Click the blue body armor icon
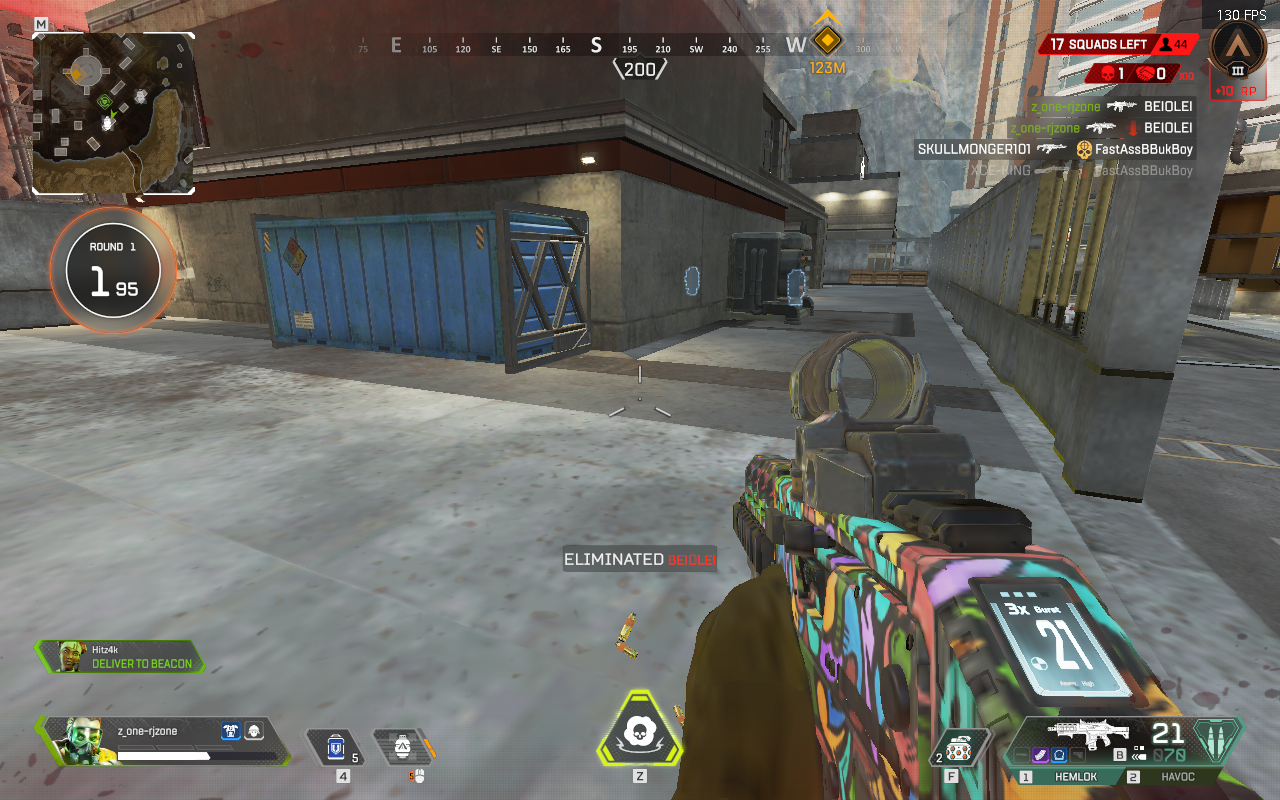The width and height of the screenshot is (1280, 800). click(231, 731)
